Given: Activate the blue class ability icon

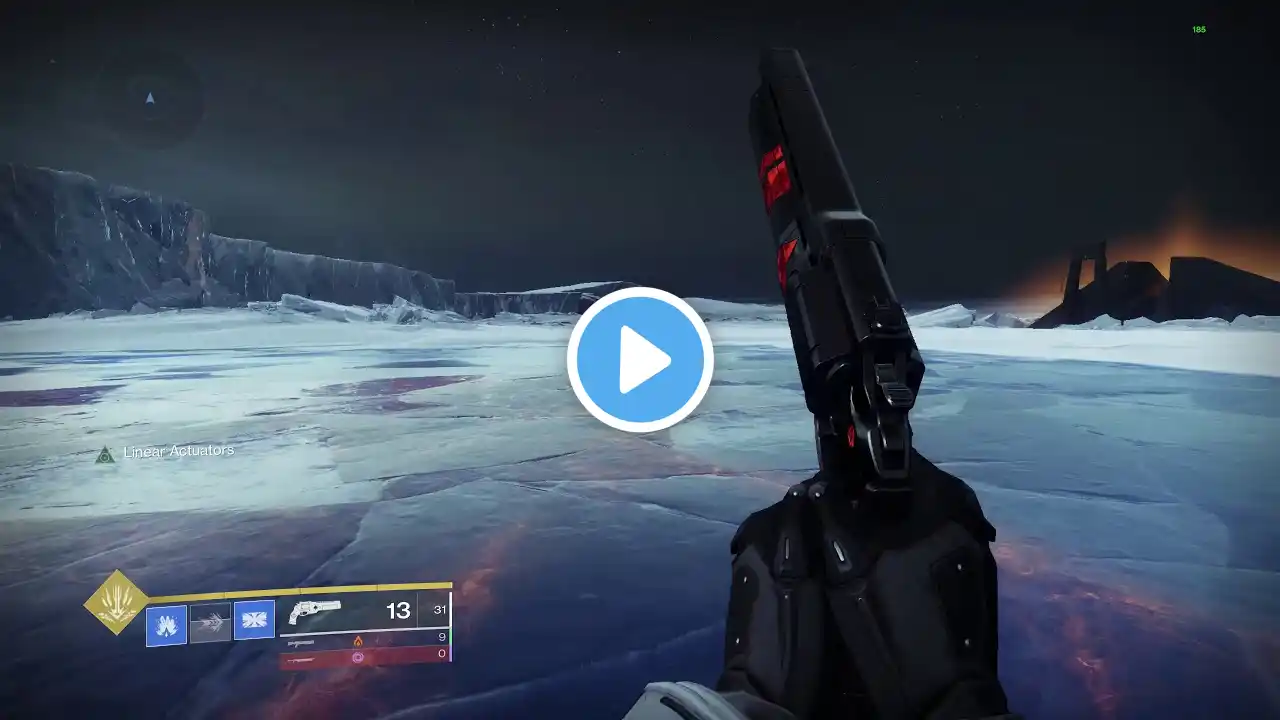Looking at the screenshot, I should pyautogui.click(x=254, y=620).
